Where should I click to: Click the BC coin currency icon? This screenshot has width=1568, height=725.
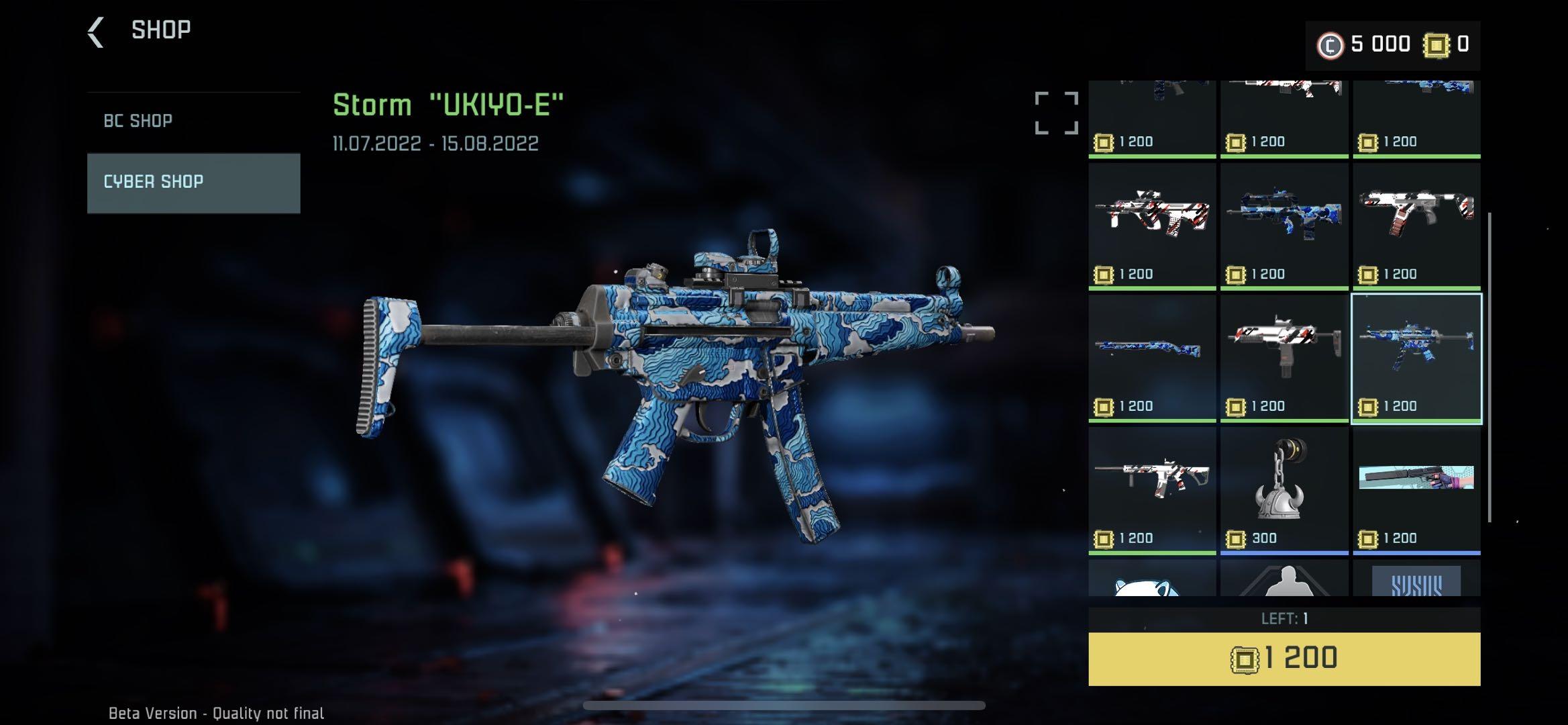click(1330, 45)
